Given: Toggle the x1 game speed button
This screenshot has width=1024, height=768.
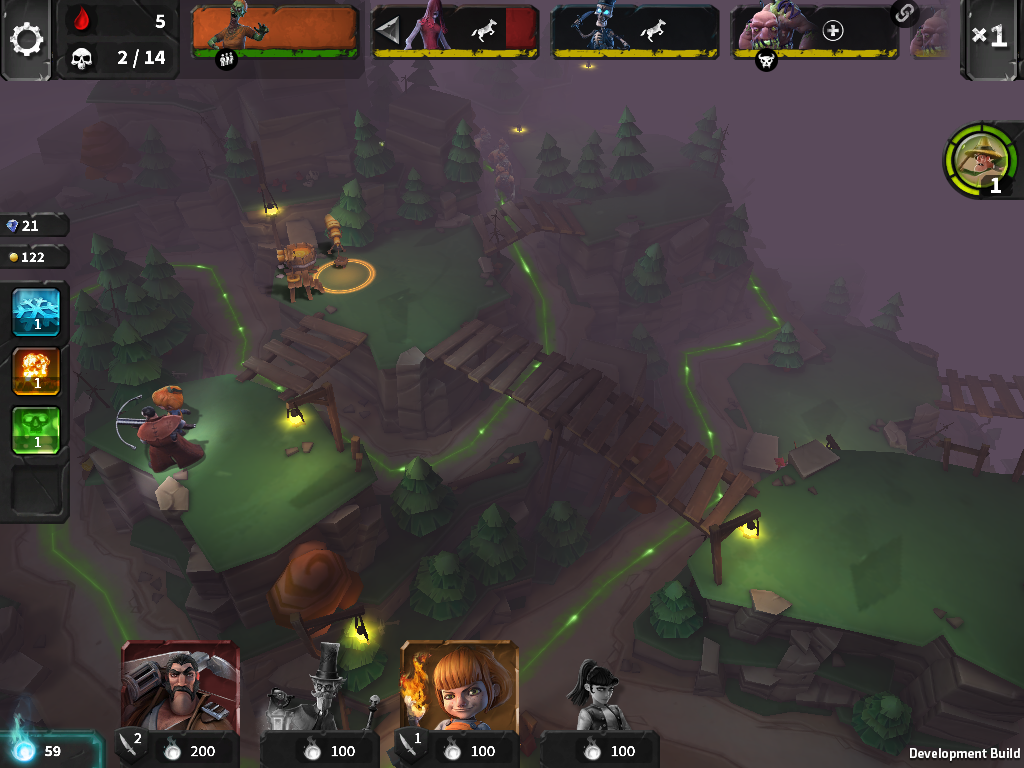Looking at the screenshot, I should coord(989,37).
